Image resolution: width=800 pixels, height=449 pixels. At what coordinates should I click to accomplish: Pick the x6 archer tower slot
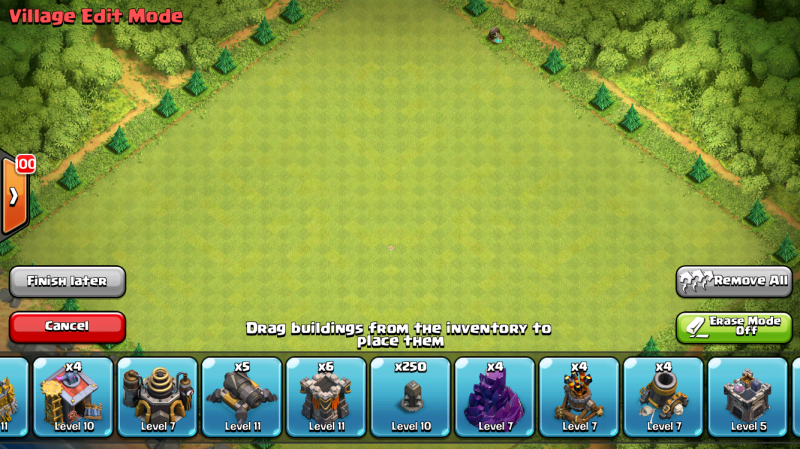(x=326, y=397)
